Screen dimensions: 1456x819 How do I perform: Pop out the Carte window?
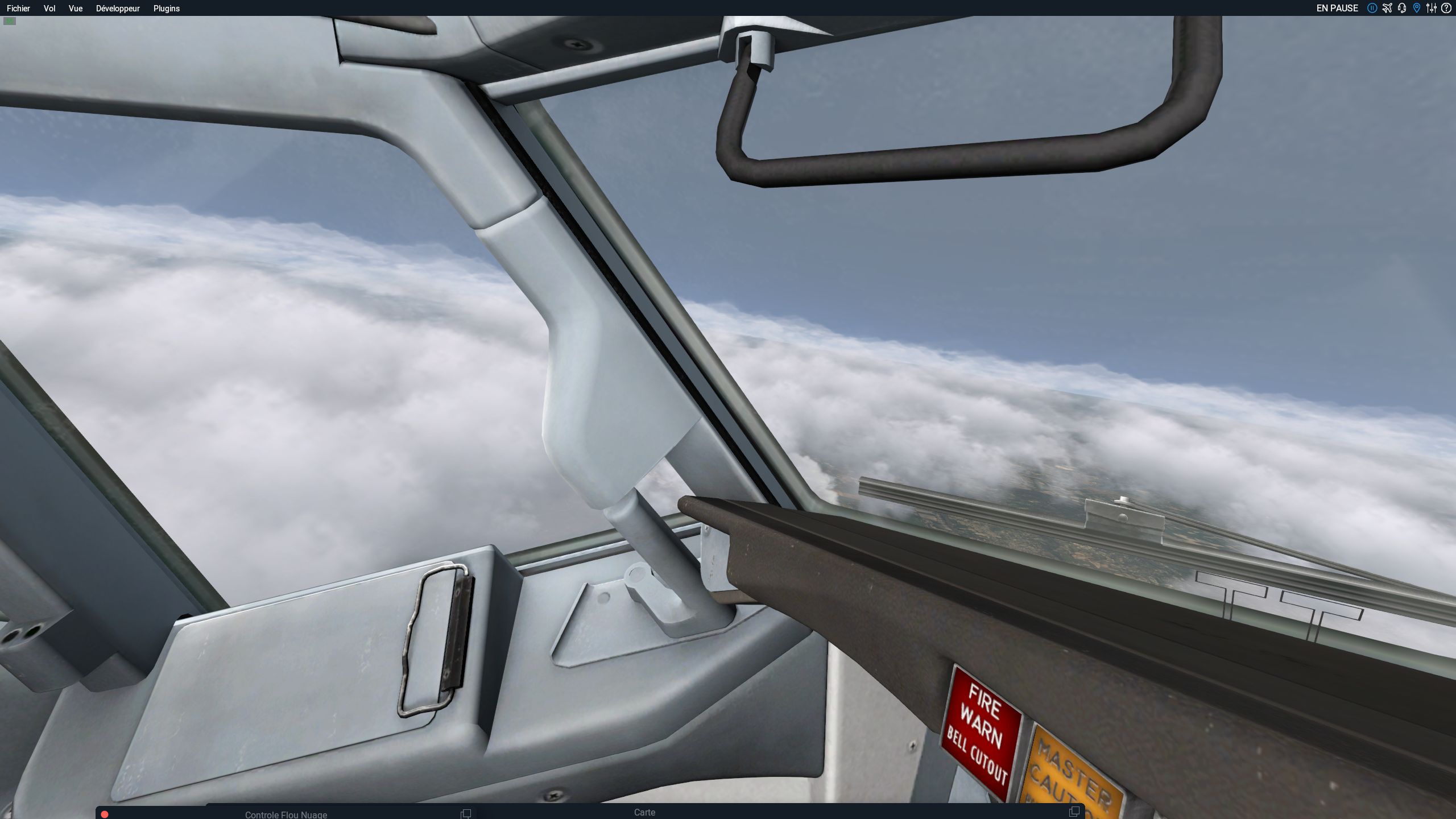[1074, 812]
